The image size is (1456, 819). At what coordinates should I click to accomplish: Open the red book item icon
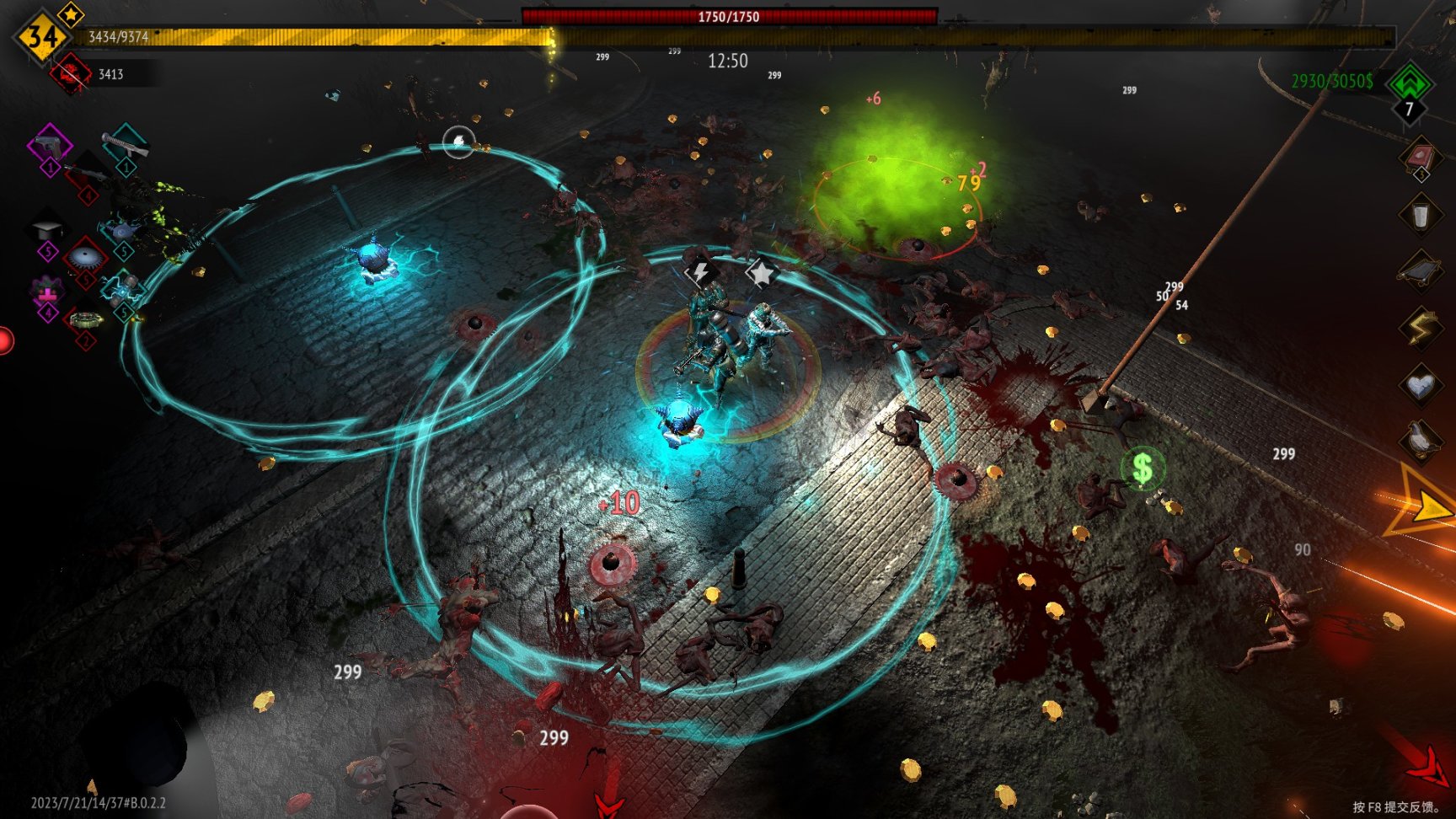[x=1421, y=157]
